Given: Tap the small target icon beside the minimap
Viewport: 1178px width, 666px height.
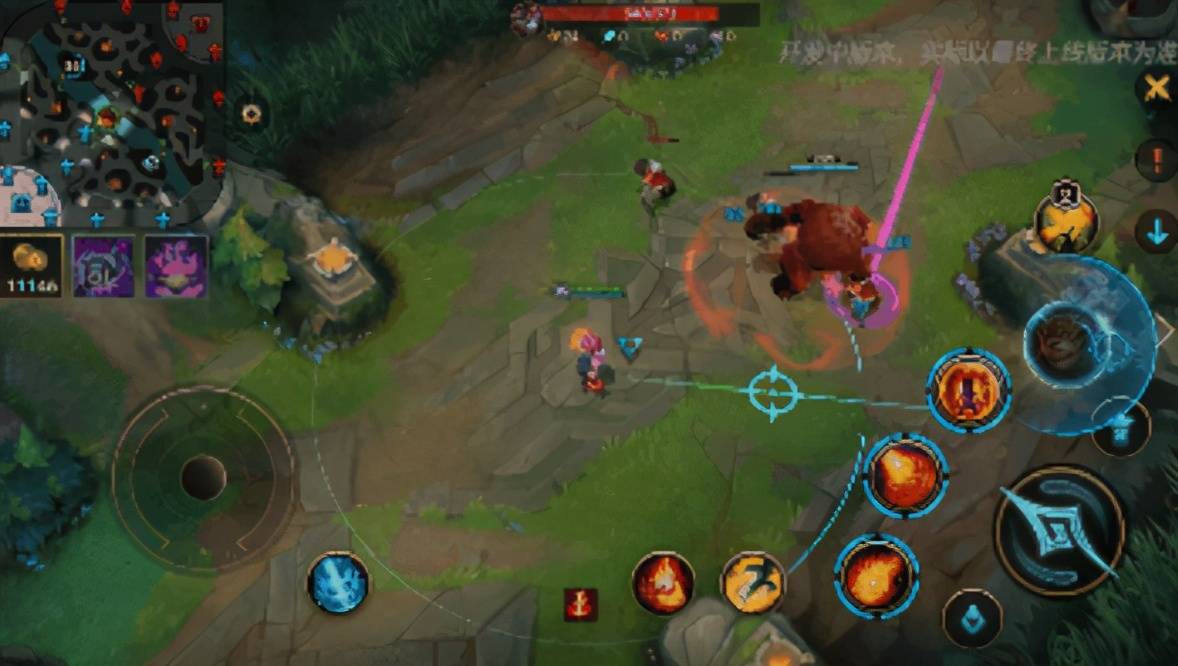Looking at the screenshot, I should click(251, 114).
